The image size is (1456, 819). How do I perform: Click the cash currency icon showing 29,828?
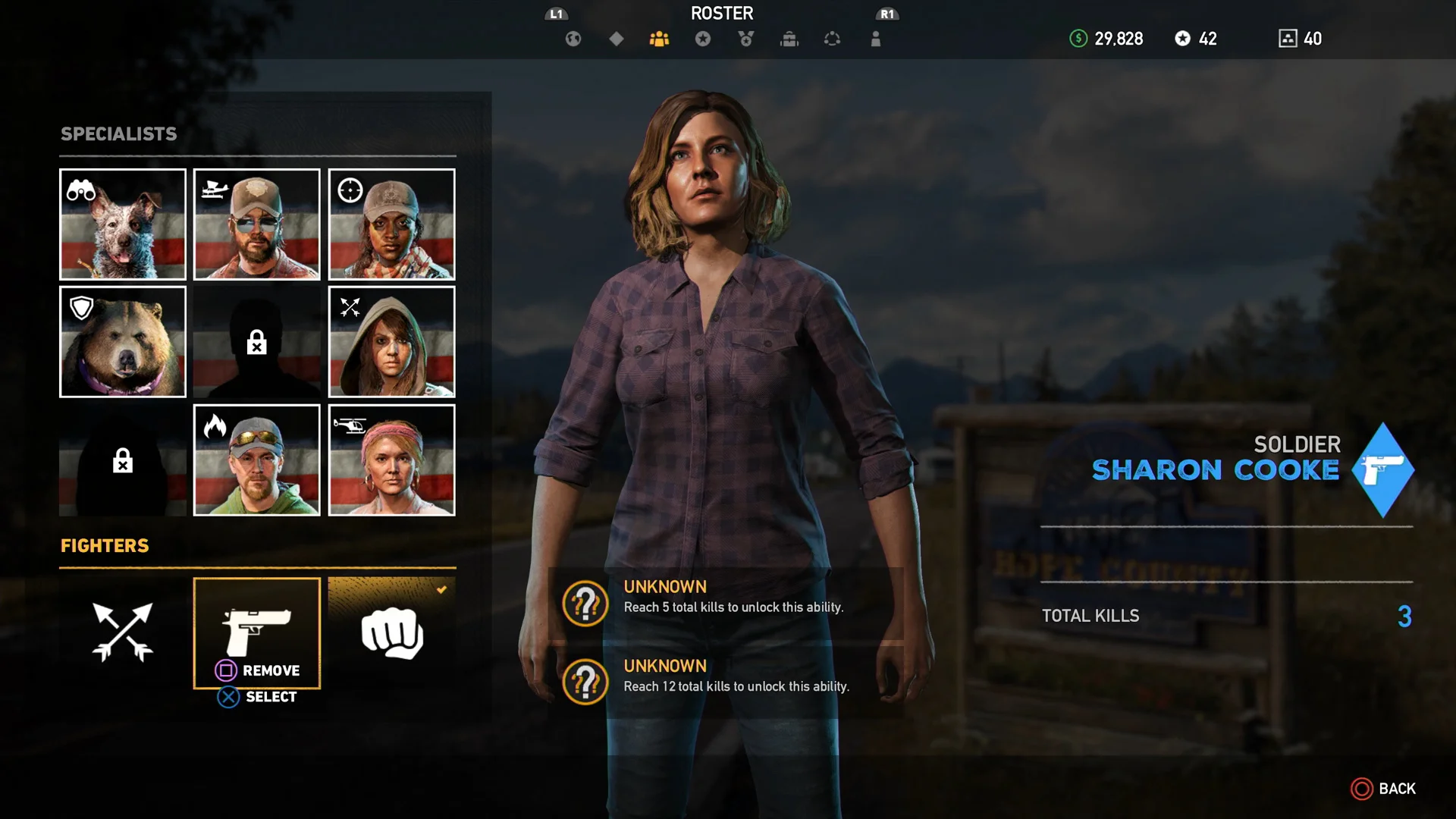(x=1078, y=39)
